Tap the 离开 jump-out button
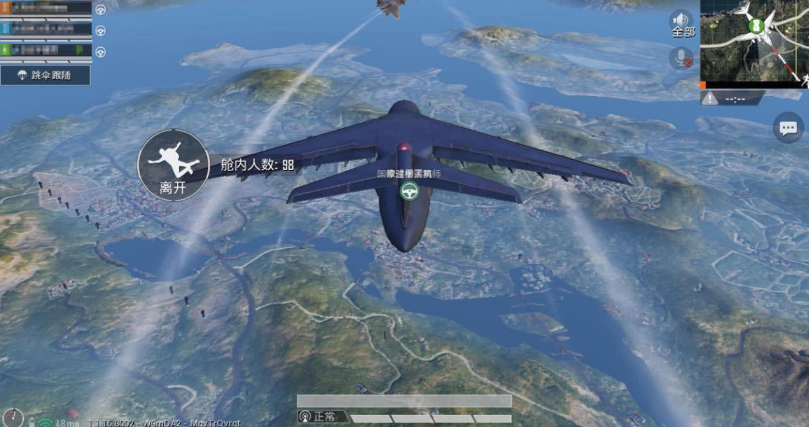 [x=164, y=164]
